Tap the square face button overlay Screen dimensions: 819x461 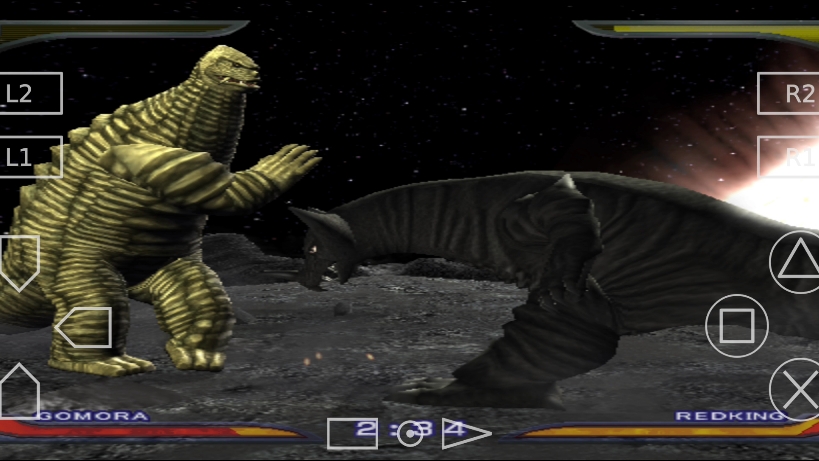click(737, 326)
